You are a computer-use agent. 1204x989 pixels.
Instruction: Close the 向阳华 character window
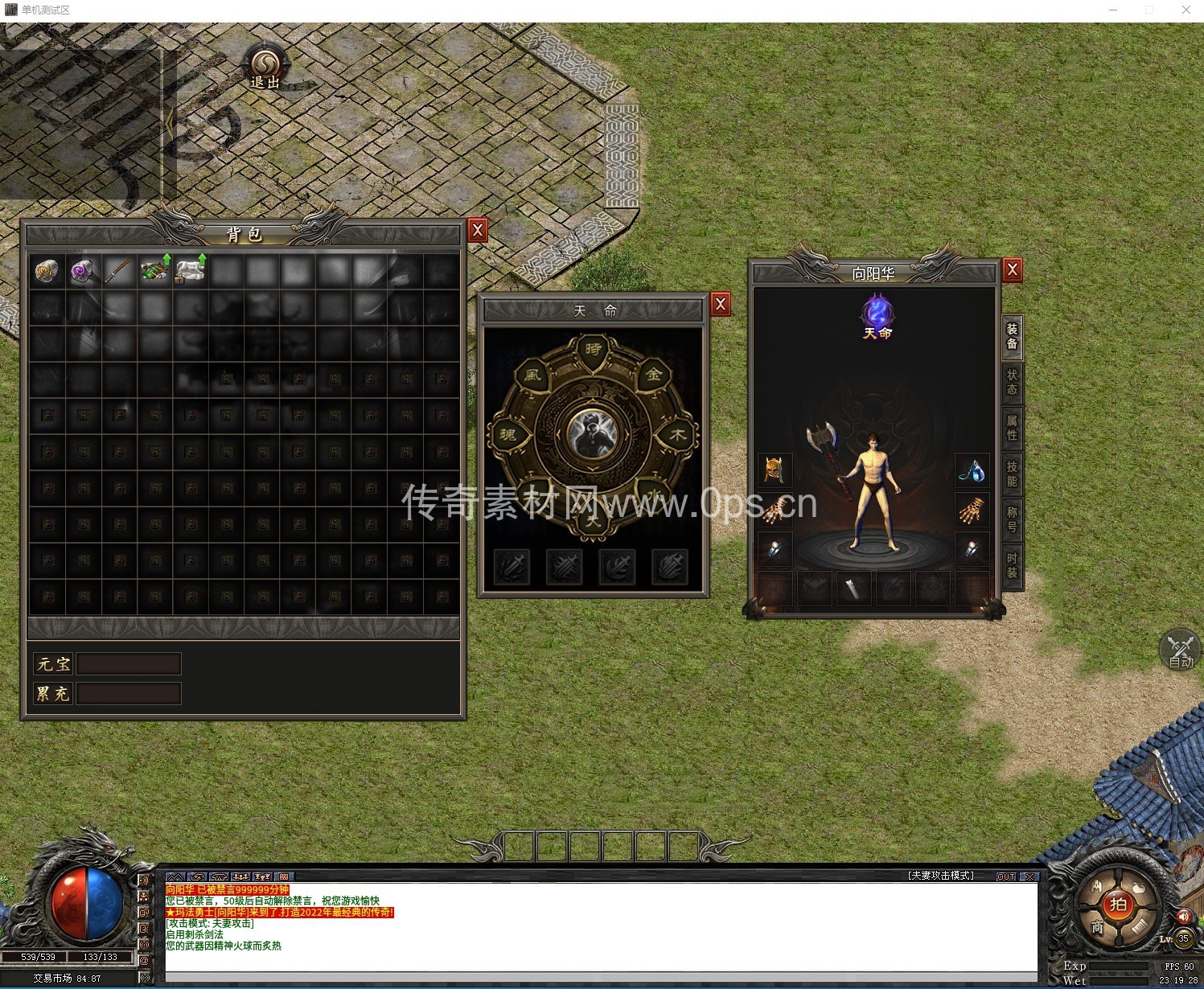[x=1013, y=270]
